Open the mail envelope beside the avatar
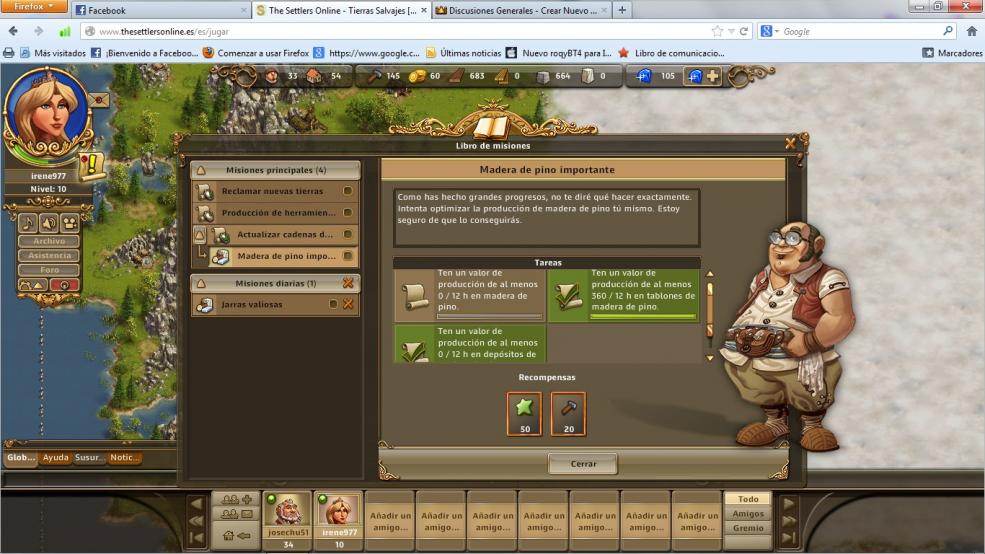Screen dimensions: 985x554 point(97,100)
